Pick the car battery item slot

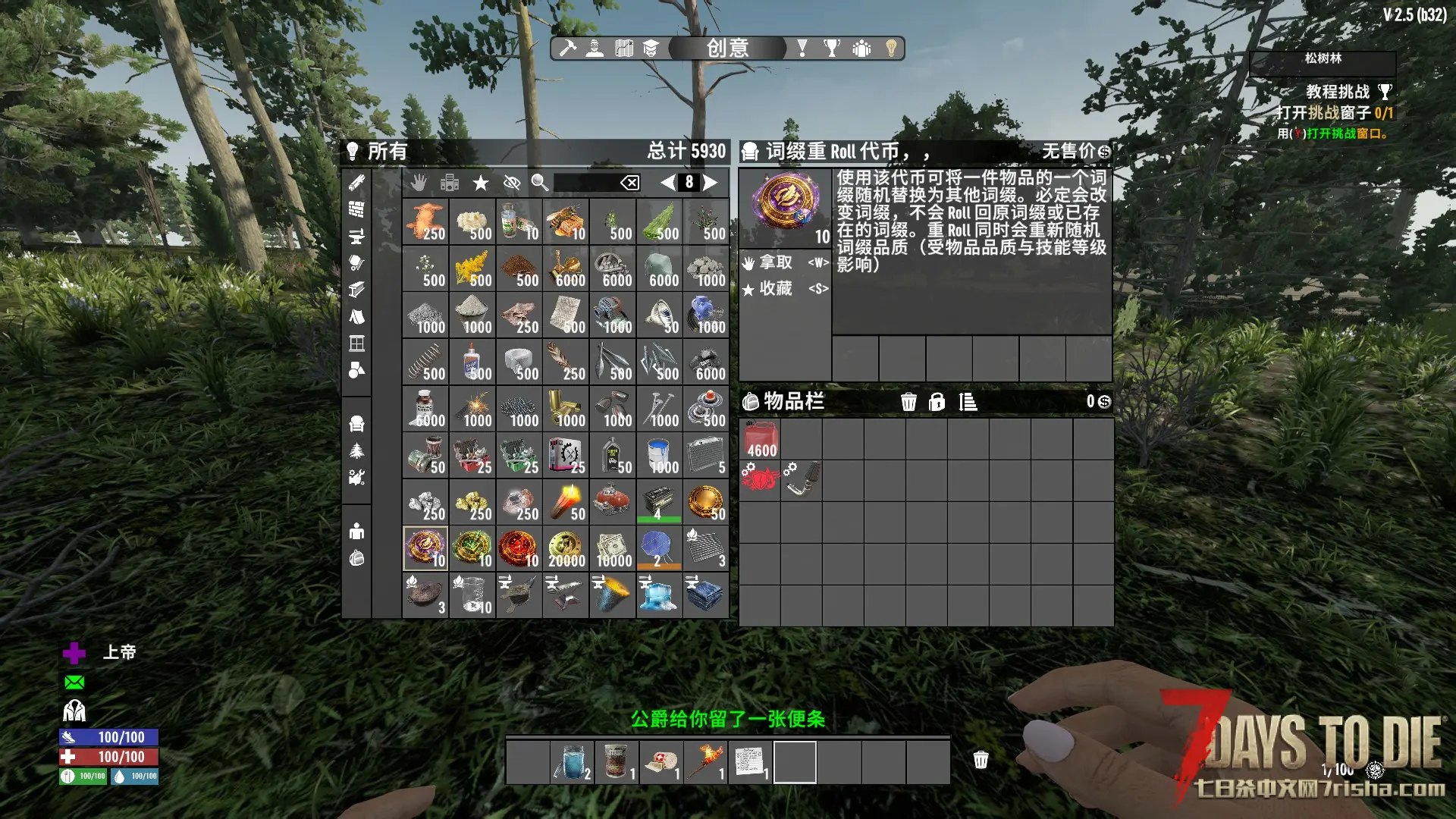(659, 501)
